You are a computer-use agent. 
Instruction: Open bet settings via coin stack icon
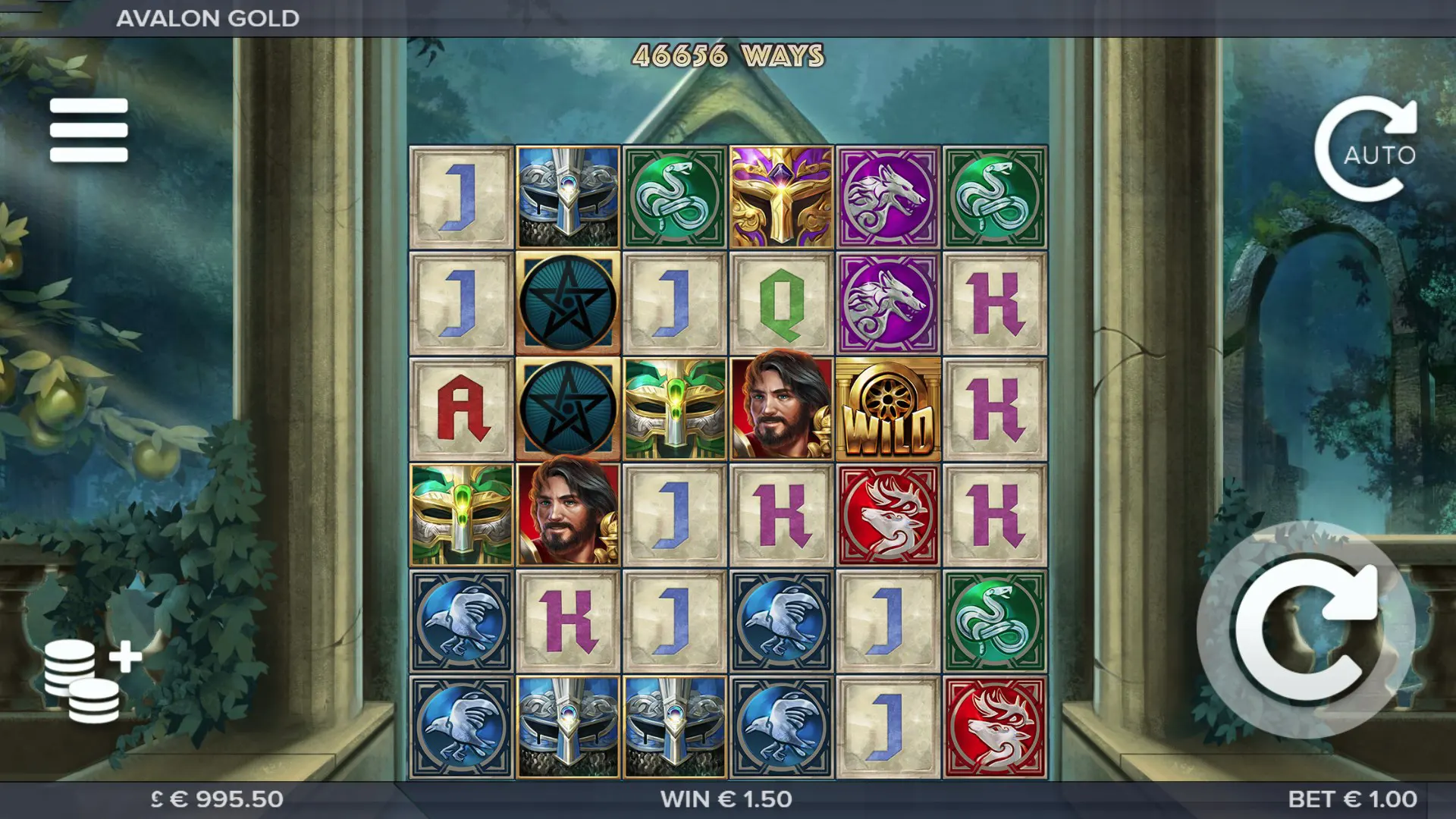(x=89, y=680)
